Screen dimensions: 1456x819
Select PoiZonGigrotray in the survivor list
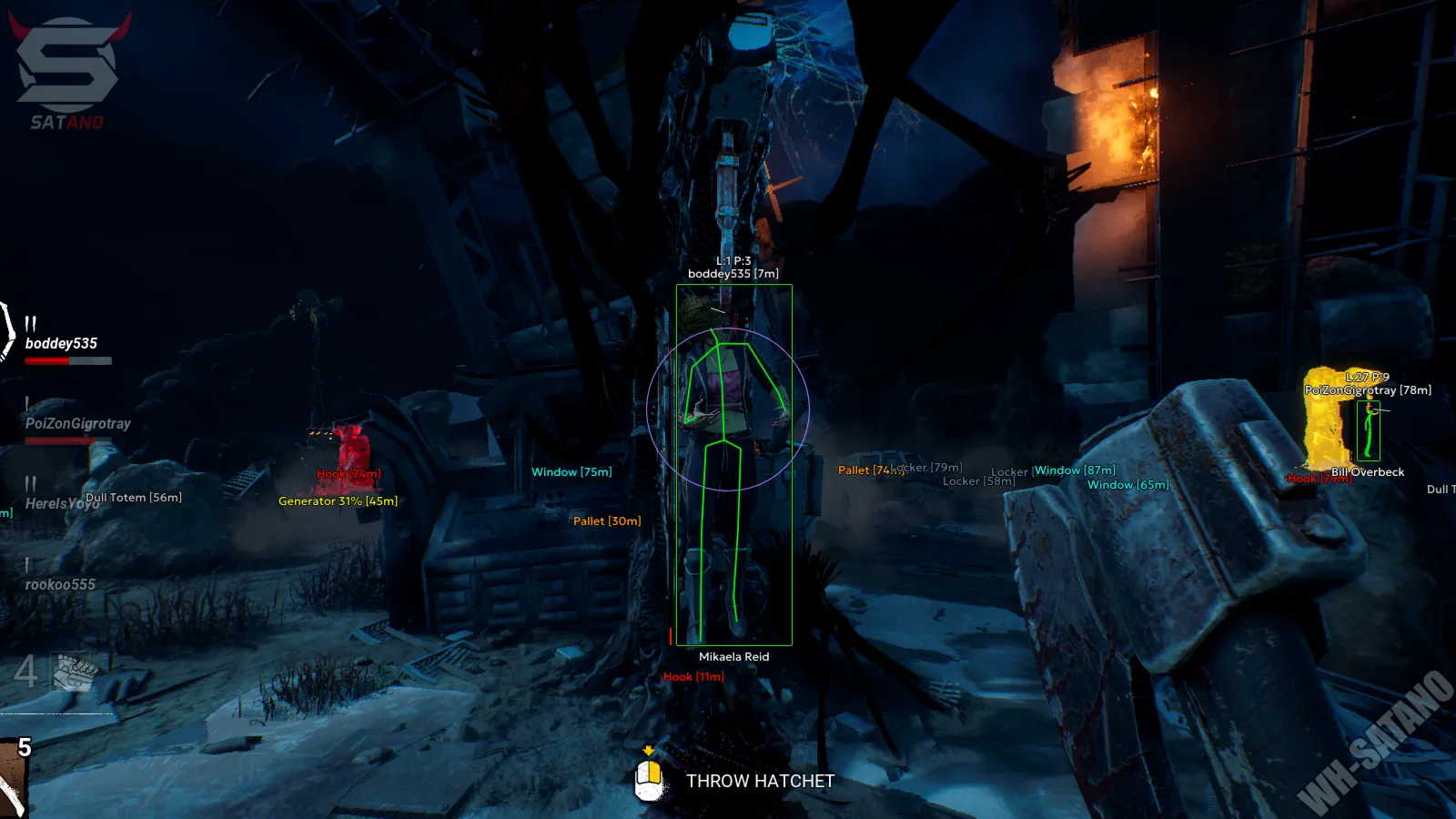tap(77, 423)
